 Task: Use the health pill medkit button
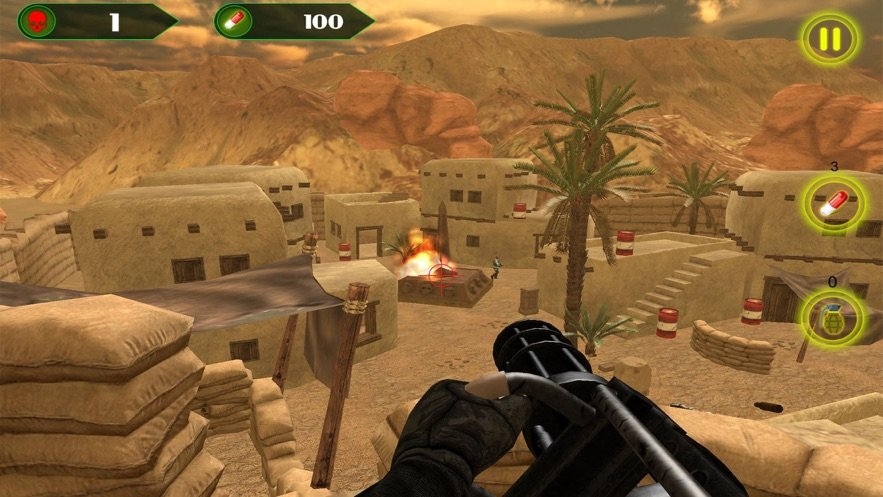[x=834, y=204]
